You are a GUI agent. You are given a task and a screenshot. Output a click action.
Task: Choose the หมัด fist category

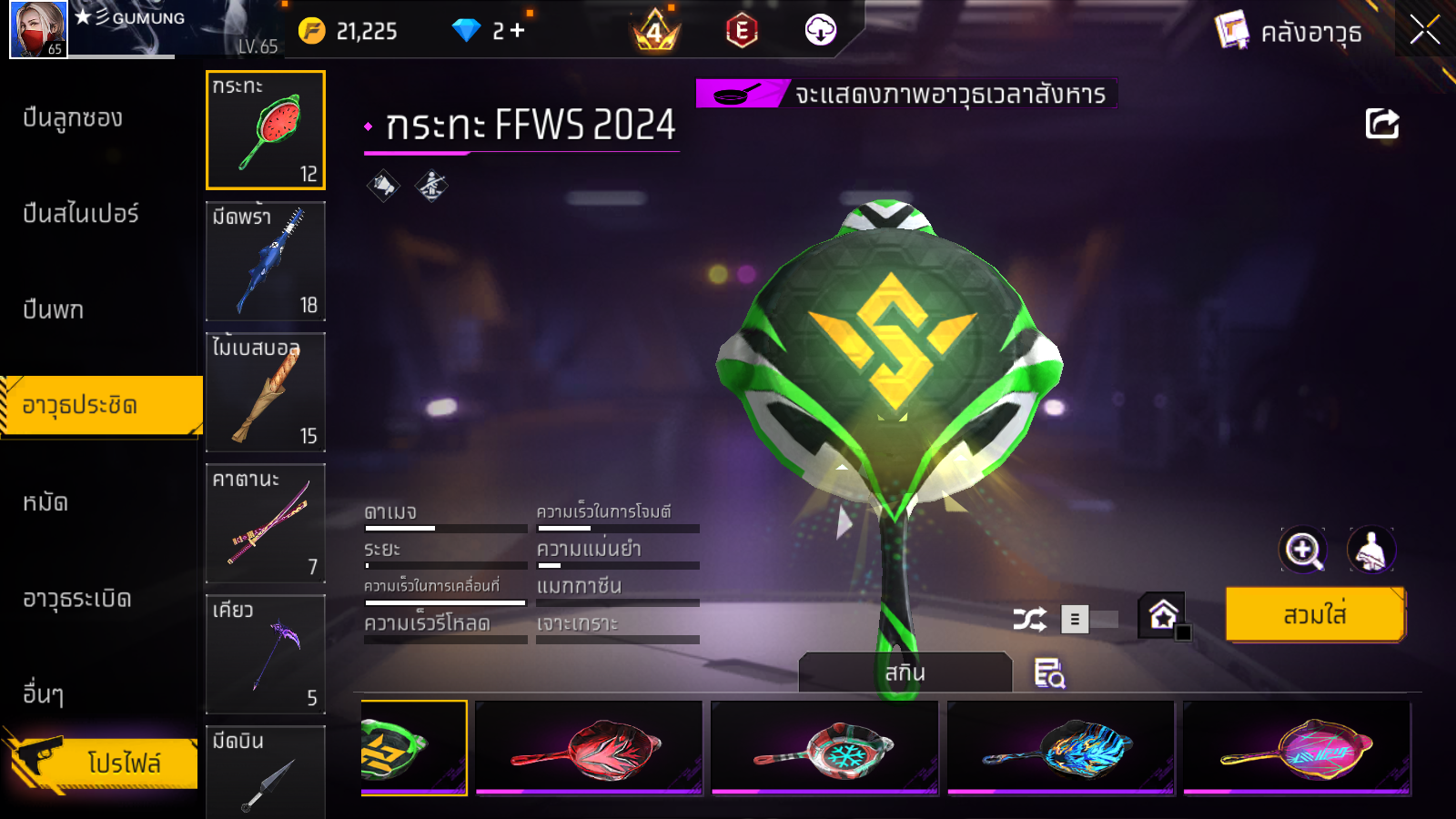[x=45, y=502]
